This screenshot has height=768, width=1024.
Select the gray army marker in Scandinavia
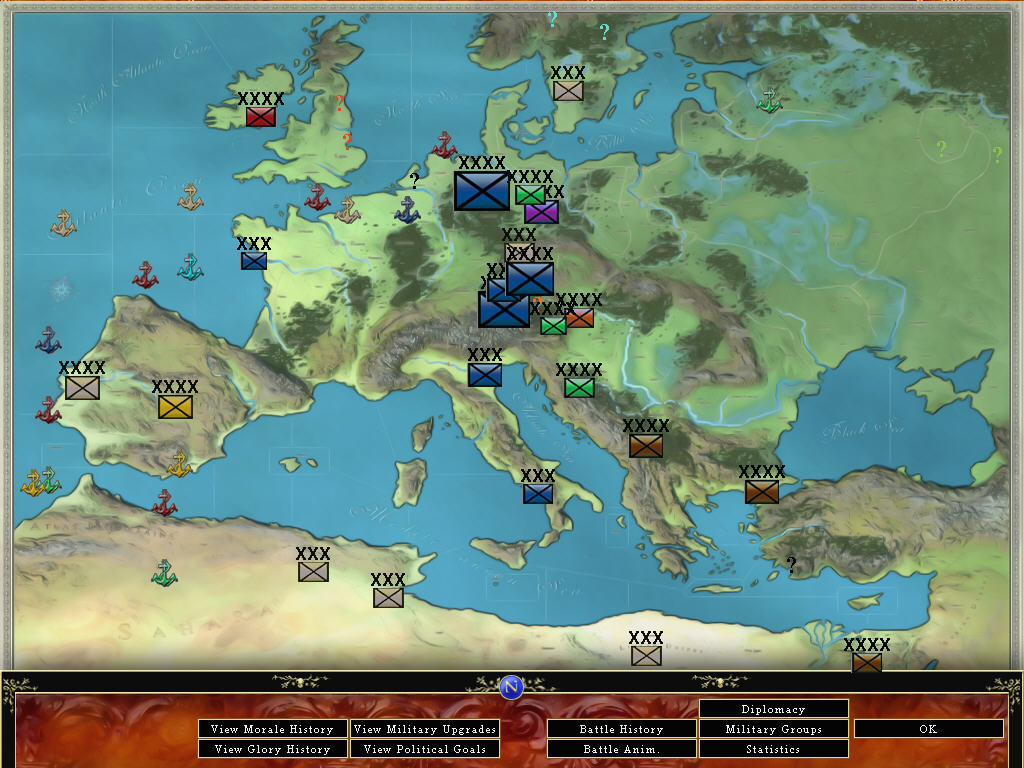[x=568, y=91]
